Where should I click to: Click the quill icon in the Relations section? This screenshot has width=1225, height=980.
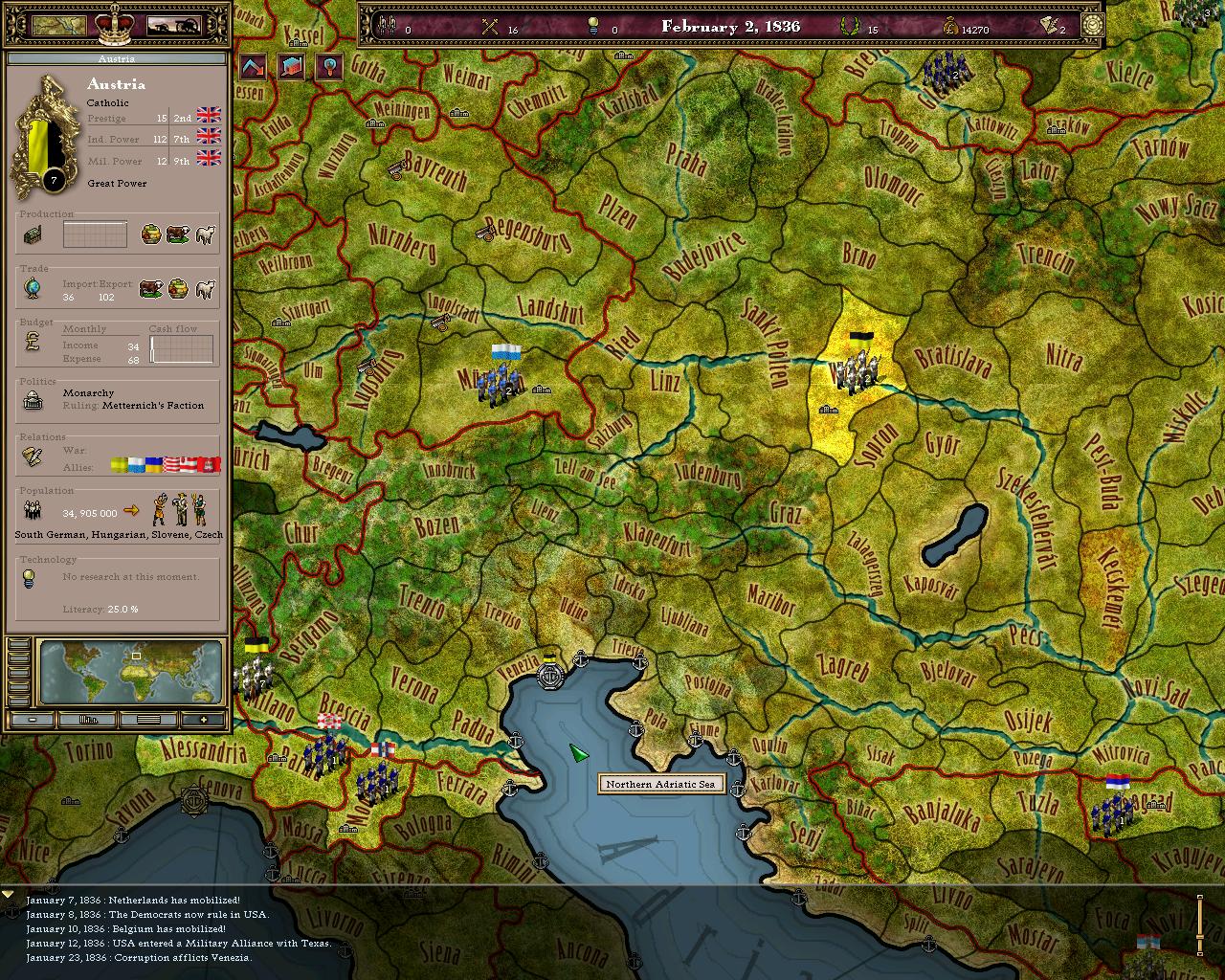tap(32, 458)
